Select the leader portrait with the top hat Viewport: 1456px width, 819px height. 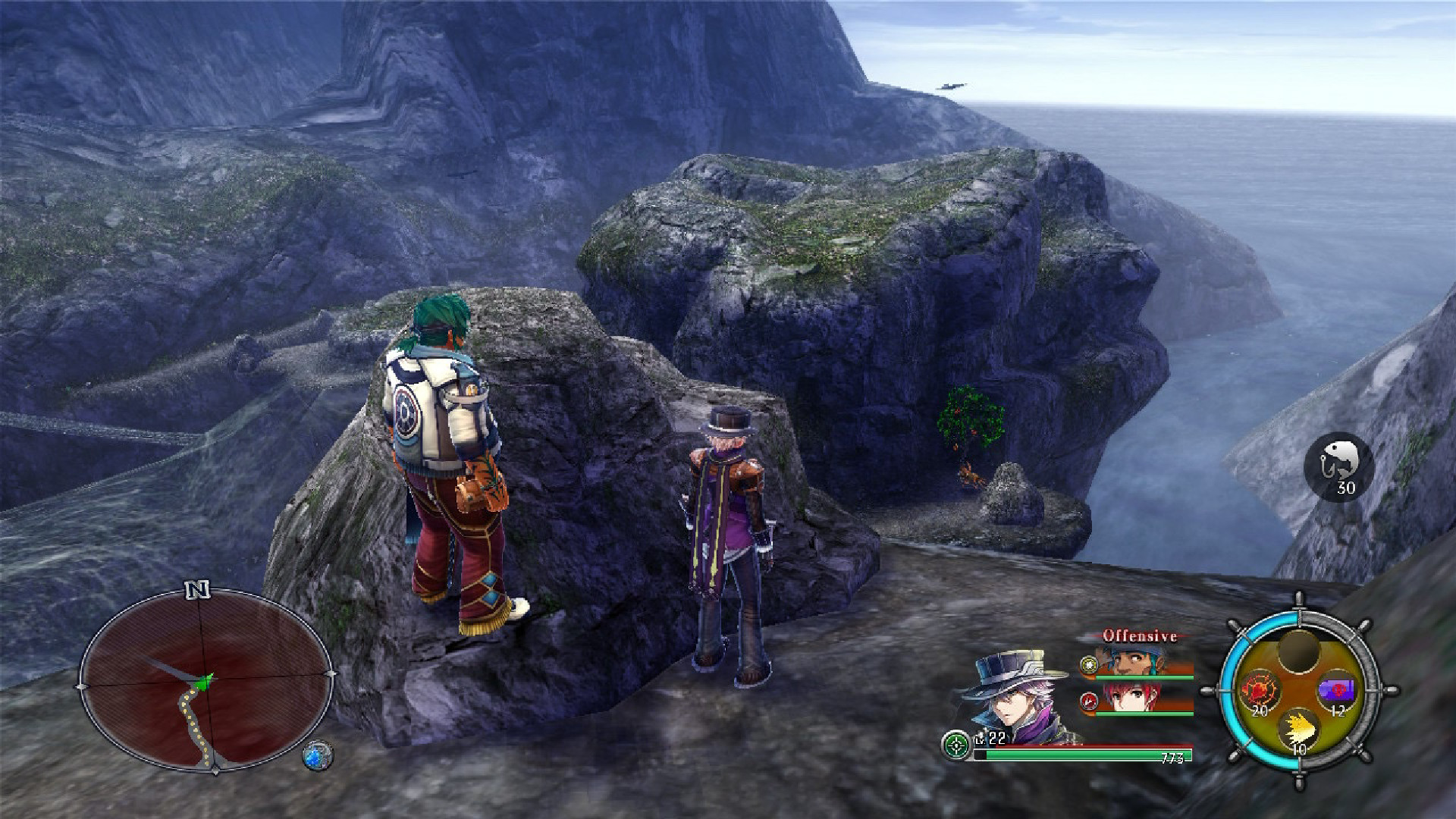pos(1012,696)
